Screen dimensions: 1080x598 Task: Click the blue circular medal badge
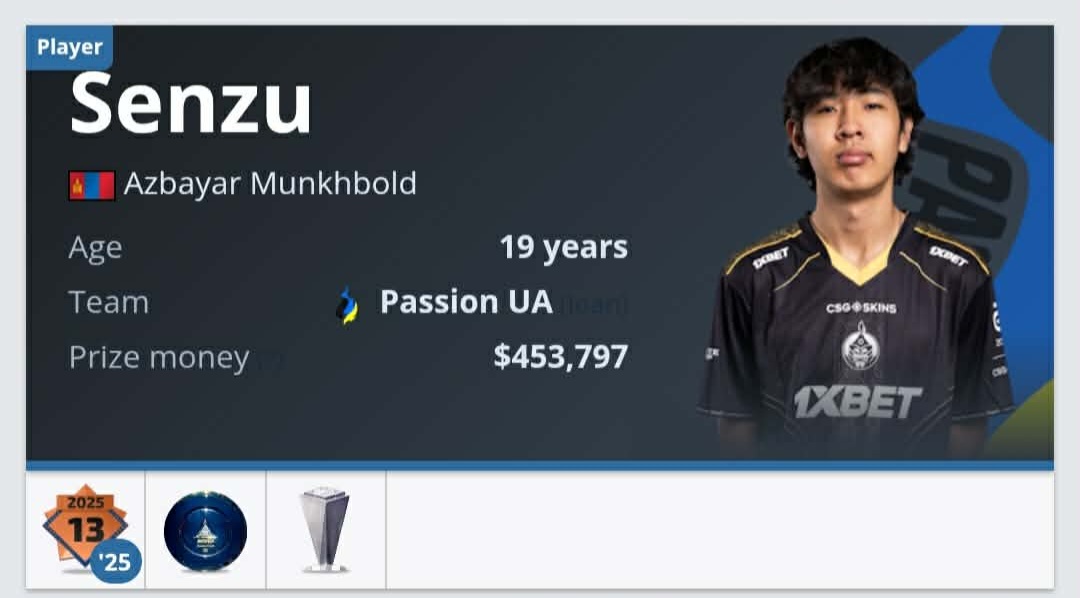(x=205, y=531)
